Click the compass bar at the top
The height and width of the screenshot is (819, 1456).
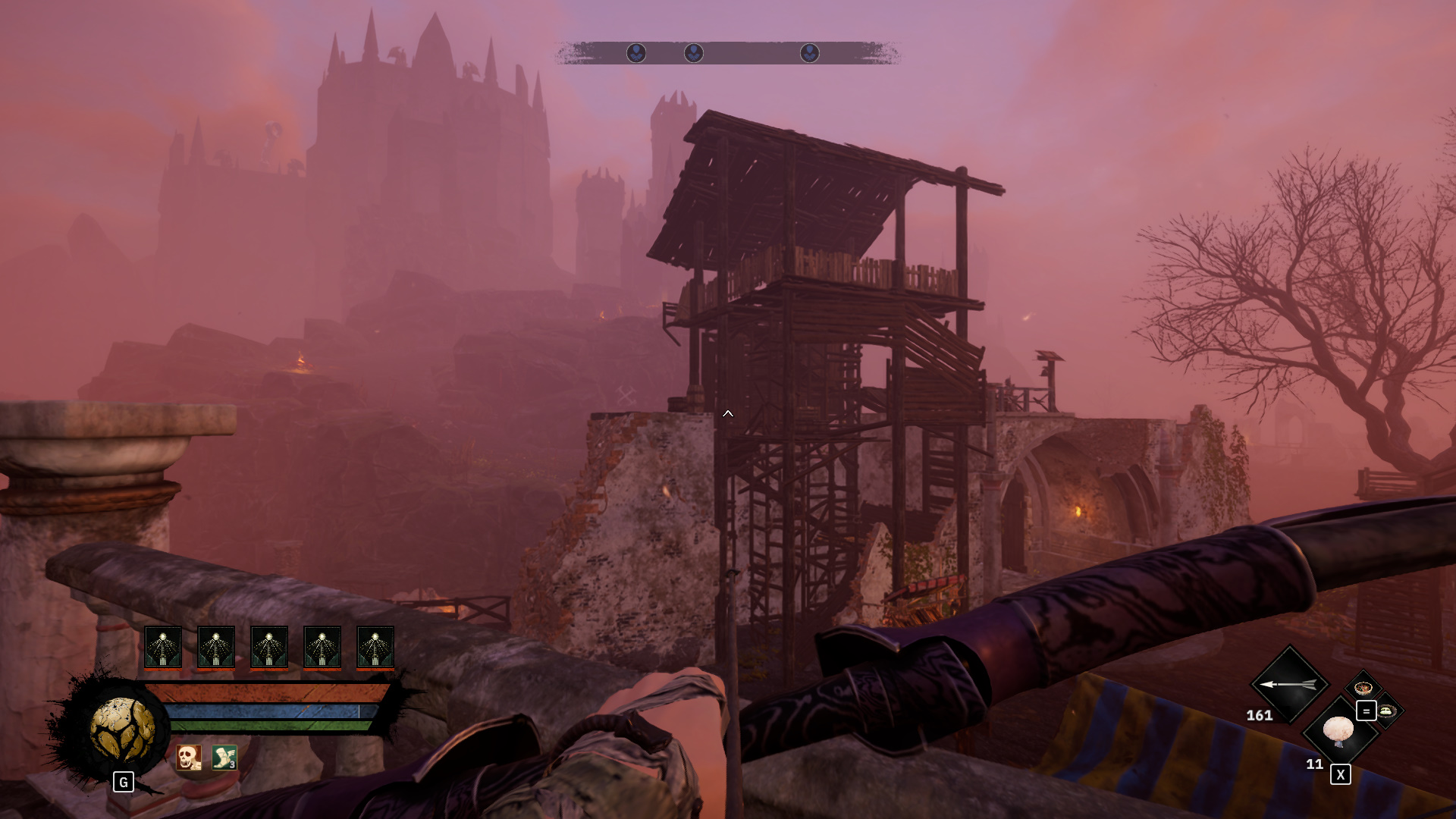click(x=727, y=53)
